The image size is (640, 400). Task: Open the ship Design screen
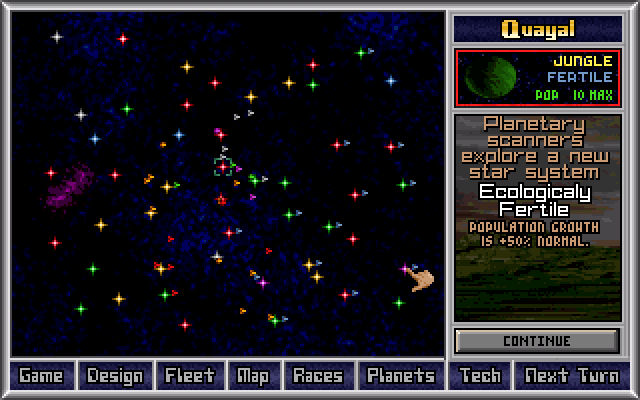point(115,376)
